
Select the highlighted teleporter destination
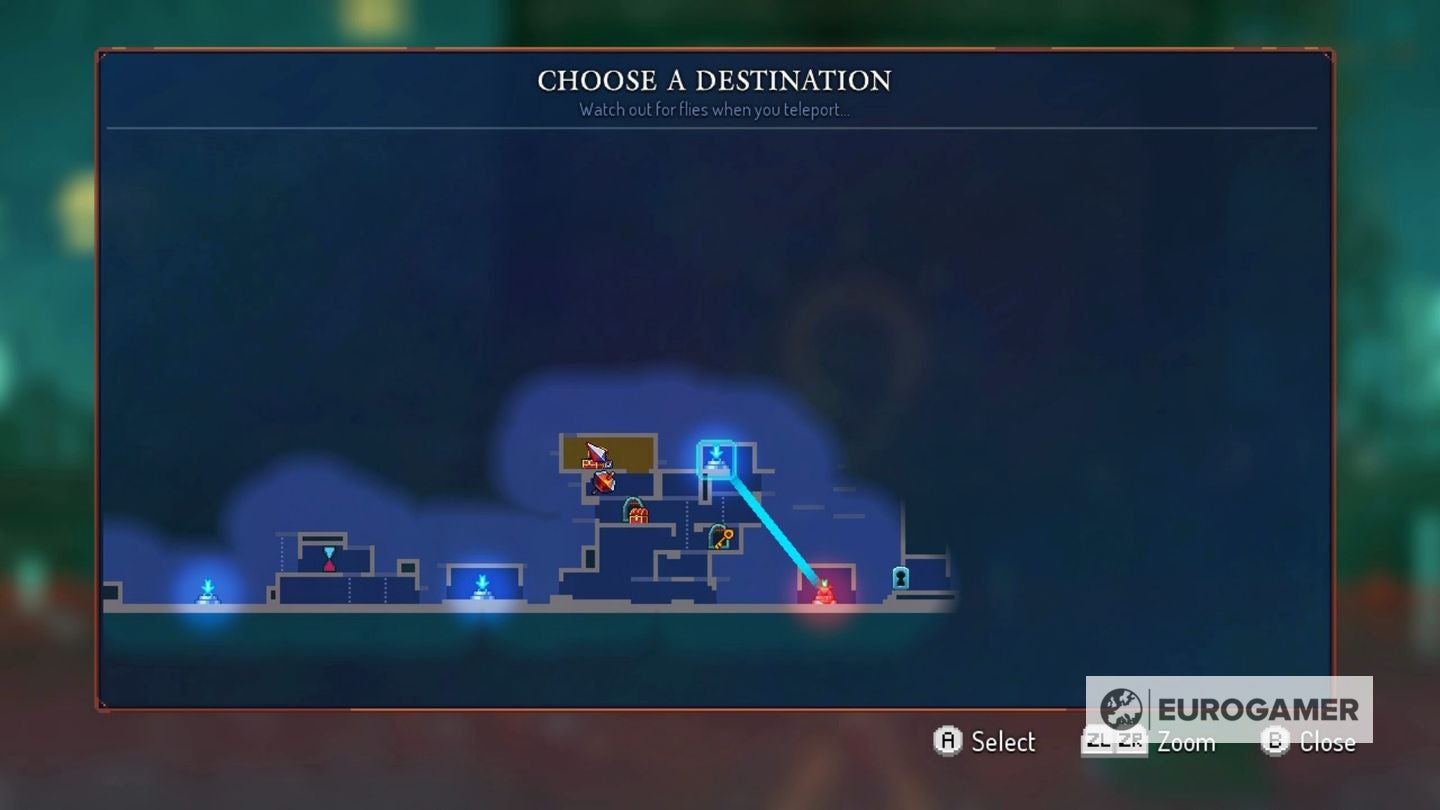click(715, 457)
